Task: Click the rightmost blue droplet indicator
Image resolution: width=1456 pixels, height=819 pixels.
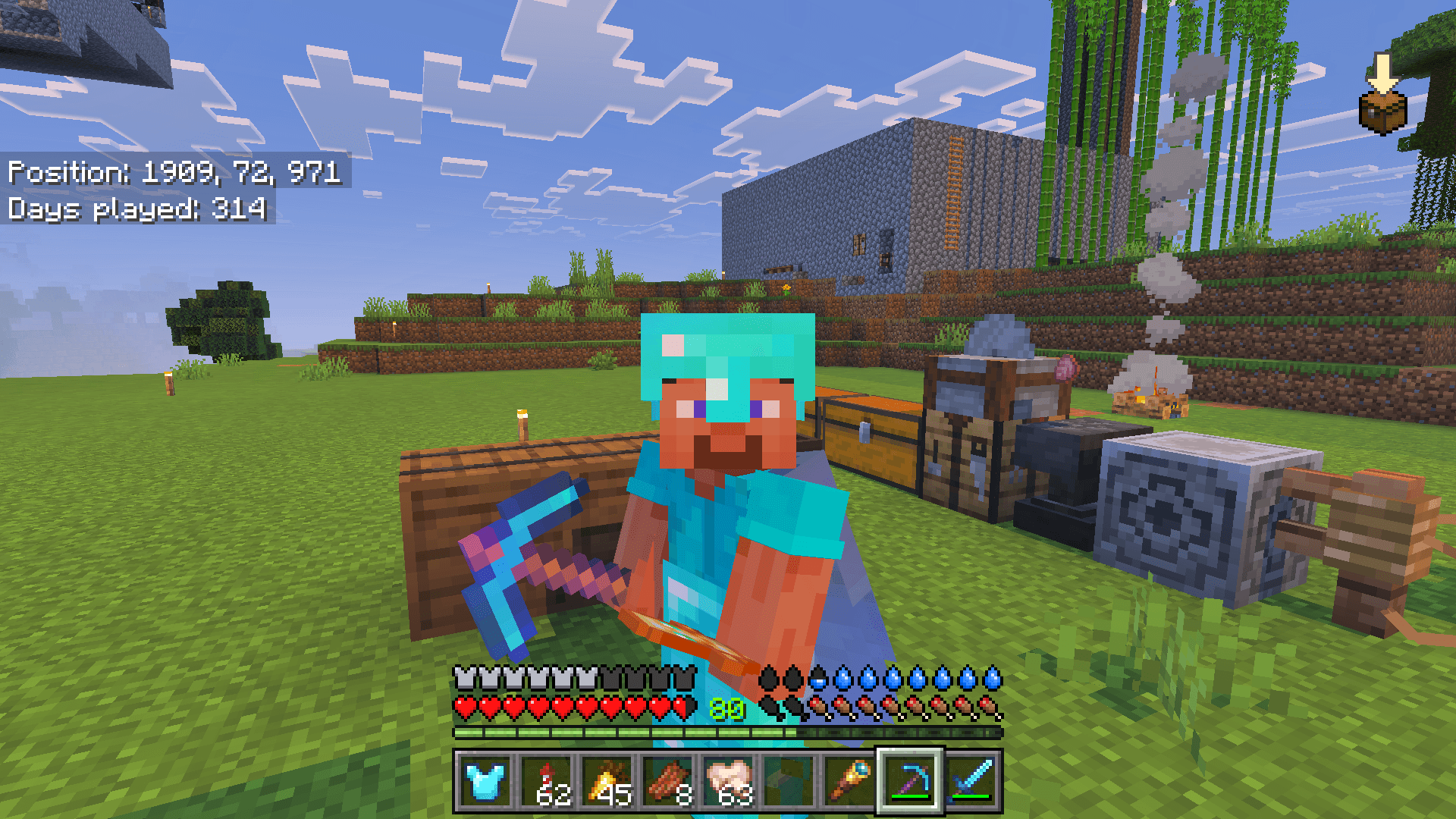Action: pyautogui.click(x=993, y=677)
